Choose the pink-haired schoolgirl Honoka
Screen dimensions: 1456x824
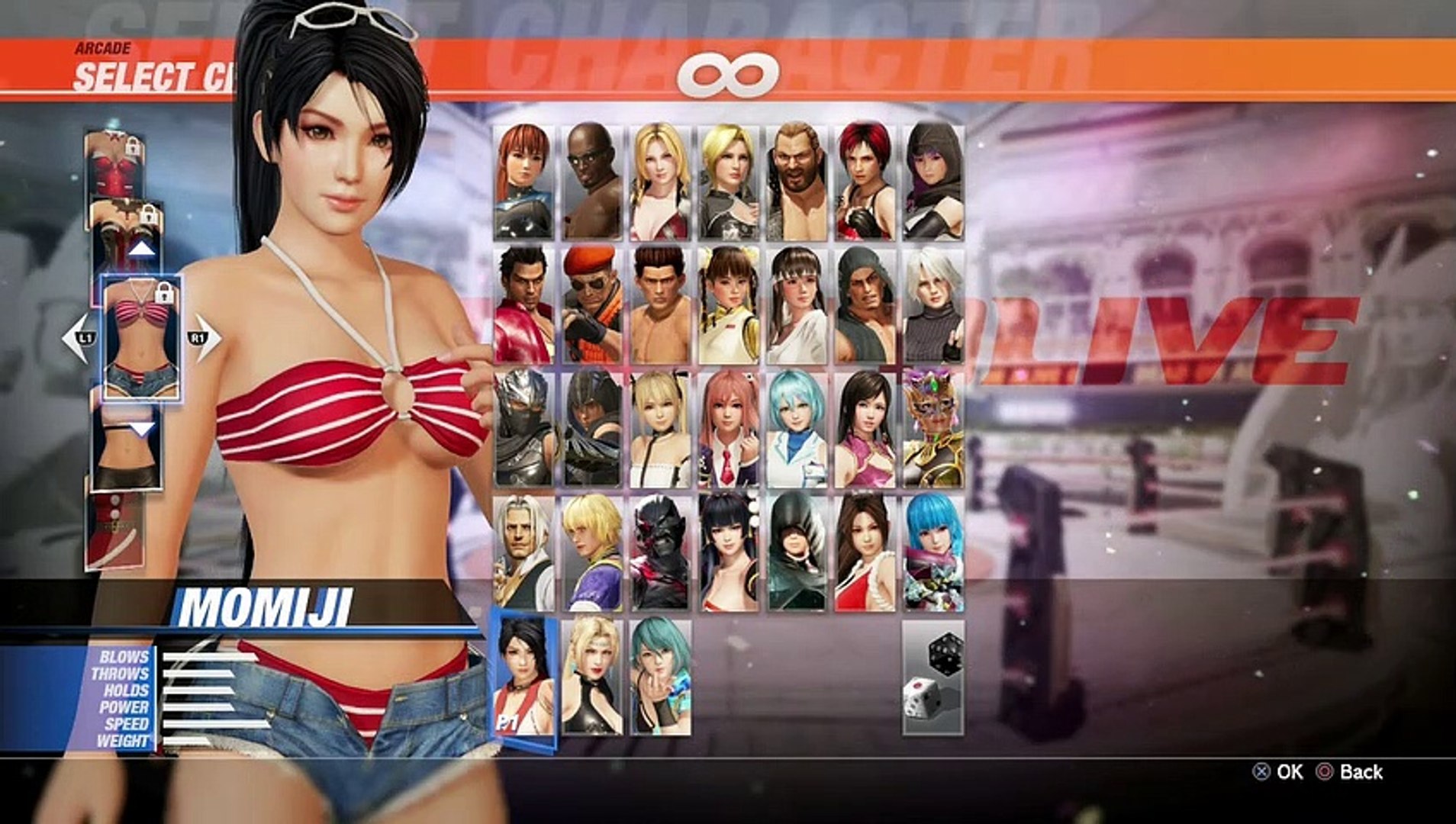pyautogui.click(x=728, y=429)
